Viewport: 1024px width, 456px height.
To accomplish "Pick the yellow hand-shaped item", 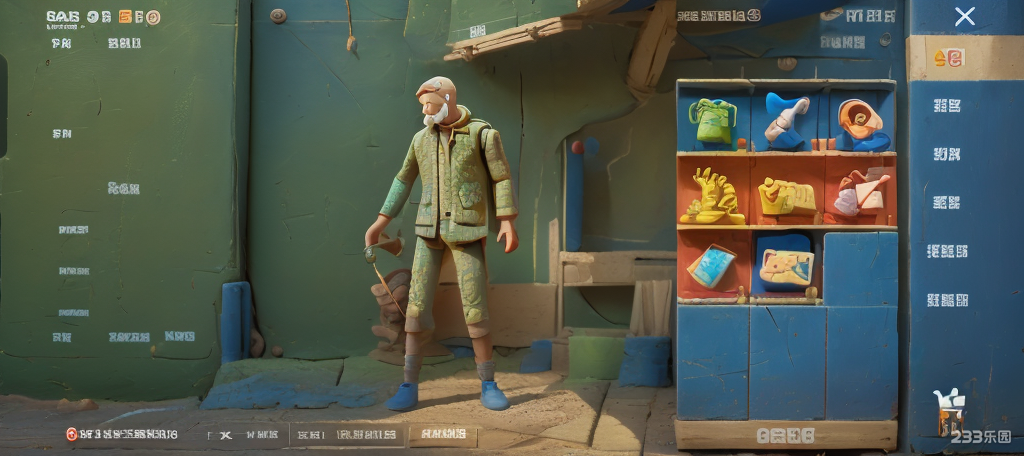I will tap(711, 194).
